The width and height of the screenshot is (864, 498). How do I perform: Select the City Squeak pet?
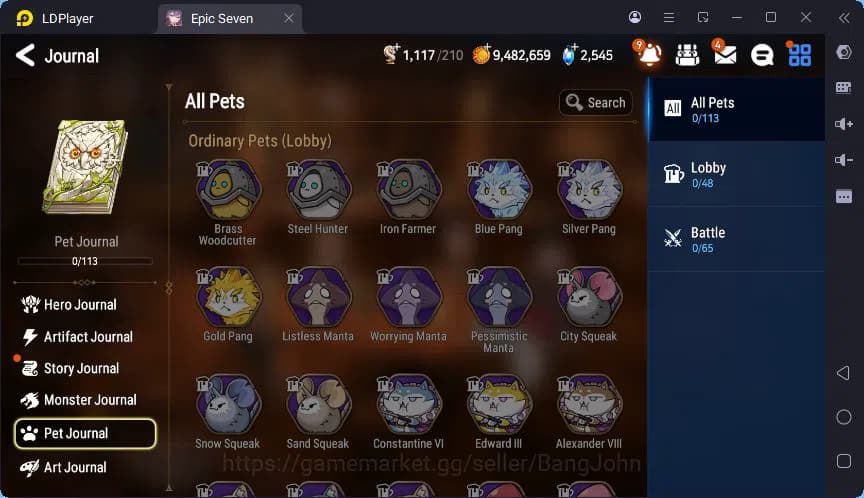point(589,297)
